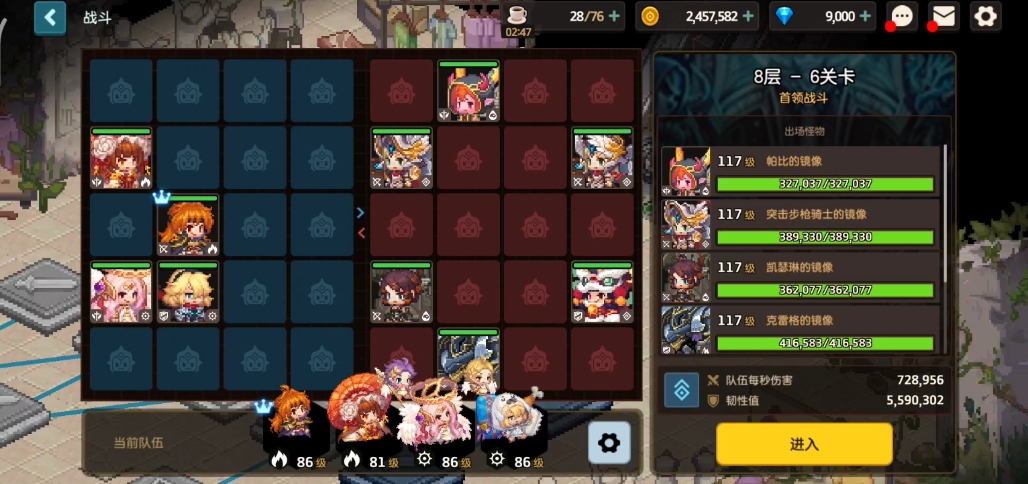
Task: Select the red-haired horned enemy tile
Action: [469, 91]
